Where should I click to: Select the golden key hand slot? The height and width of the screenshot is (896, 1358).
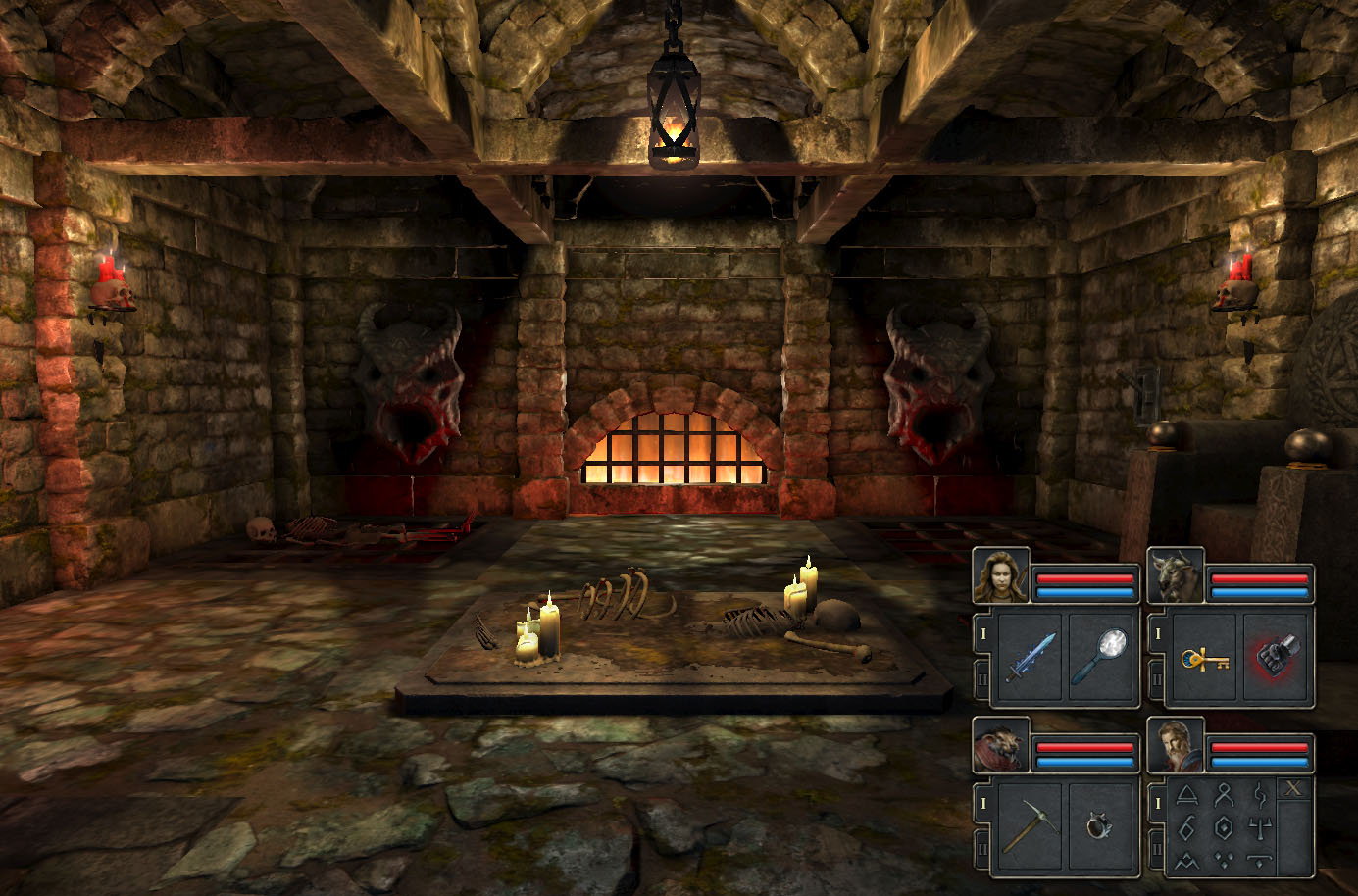pos(1205,657)
